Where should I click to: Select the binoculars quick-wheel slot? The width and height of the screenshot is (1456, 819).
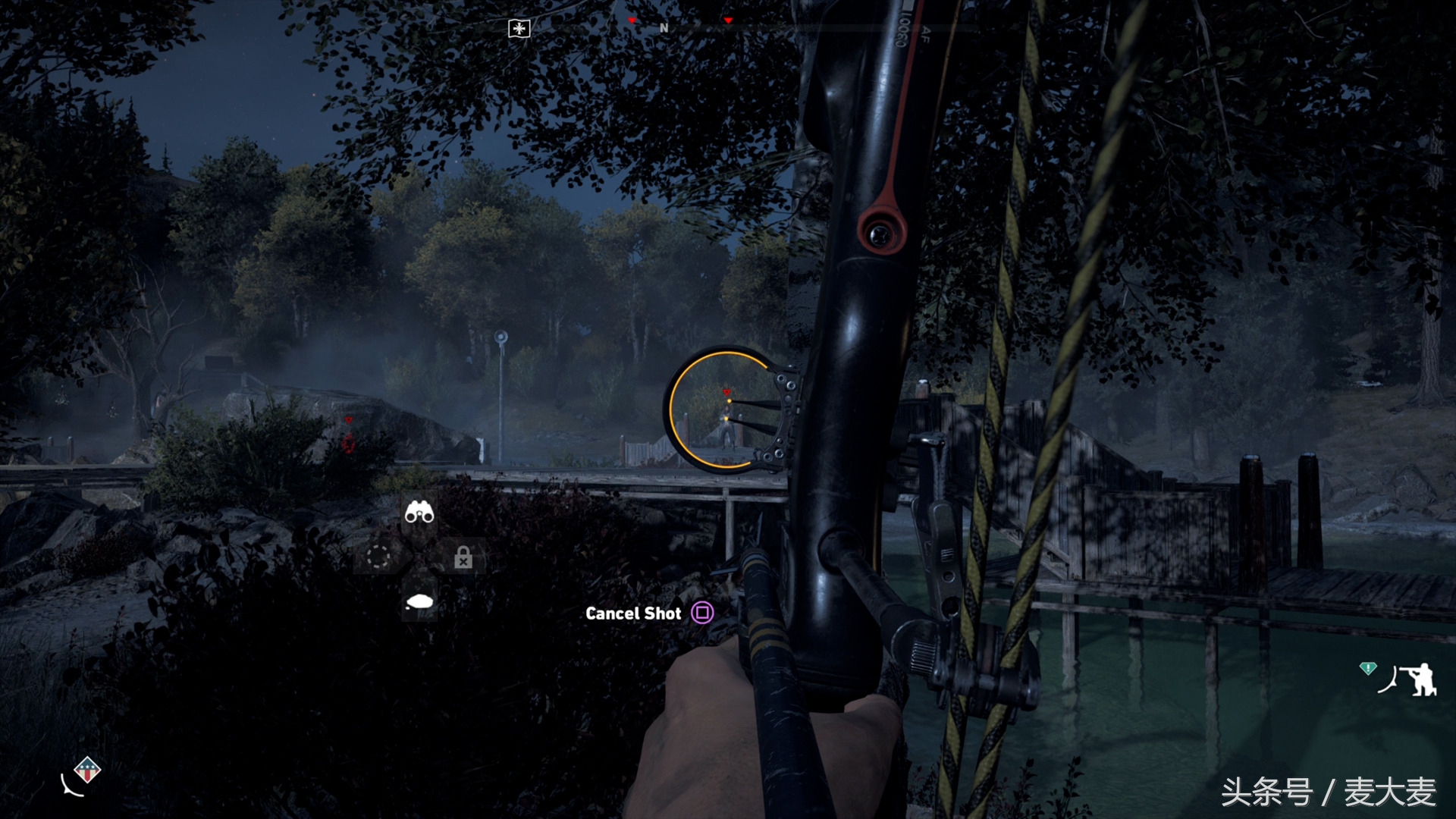coord(419,513)
